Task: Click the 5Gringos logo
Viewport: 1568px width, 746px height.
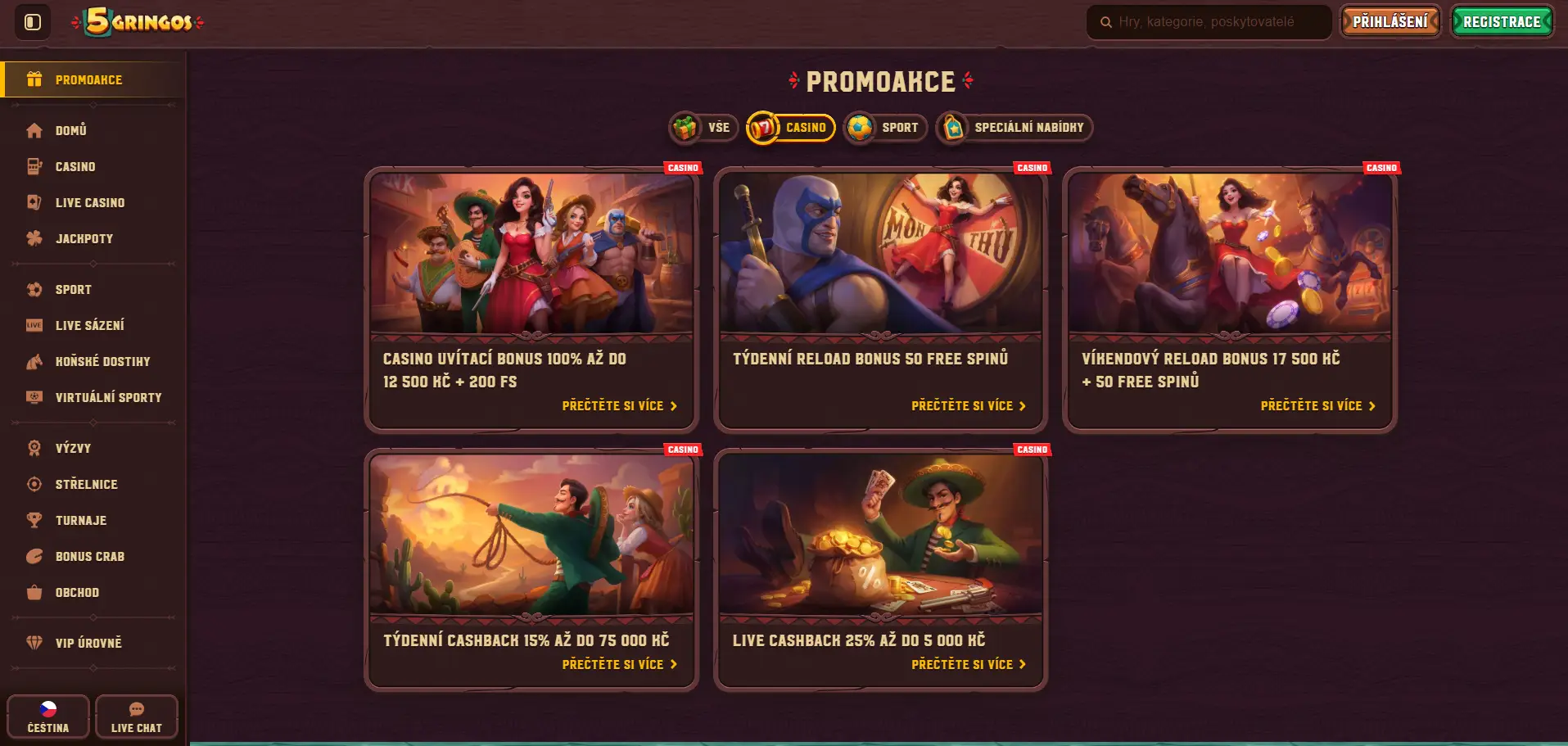Action: [138, 22]
